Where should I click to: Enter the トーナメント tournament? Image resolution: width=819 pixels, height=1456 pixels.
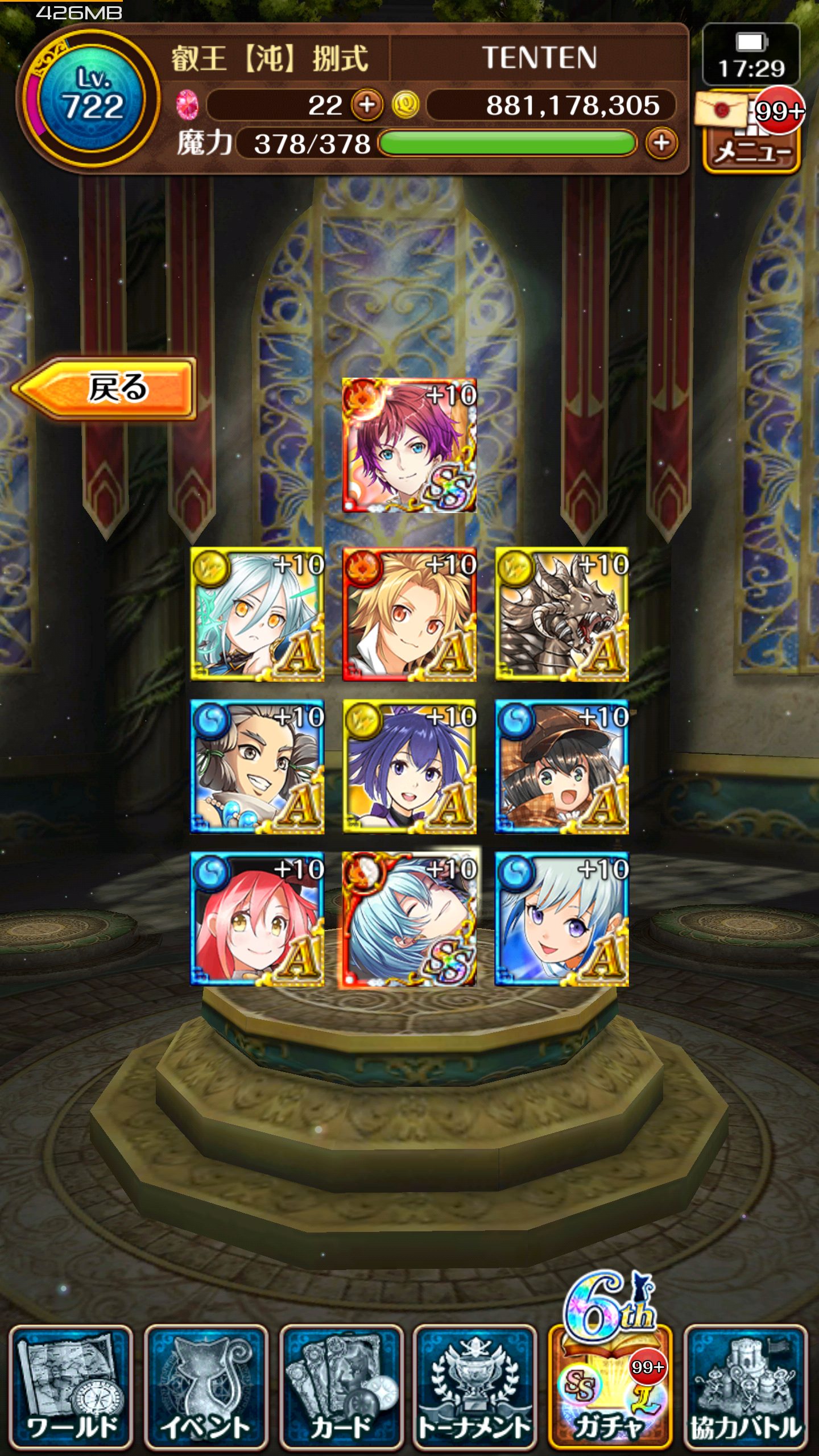(475, 1387)
